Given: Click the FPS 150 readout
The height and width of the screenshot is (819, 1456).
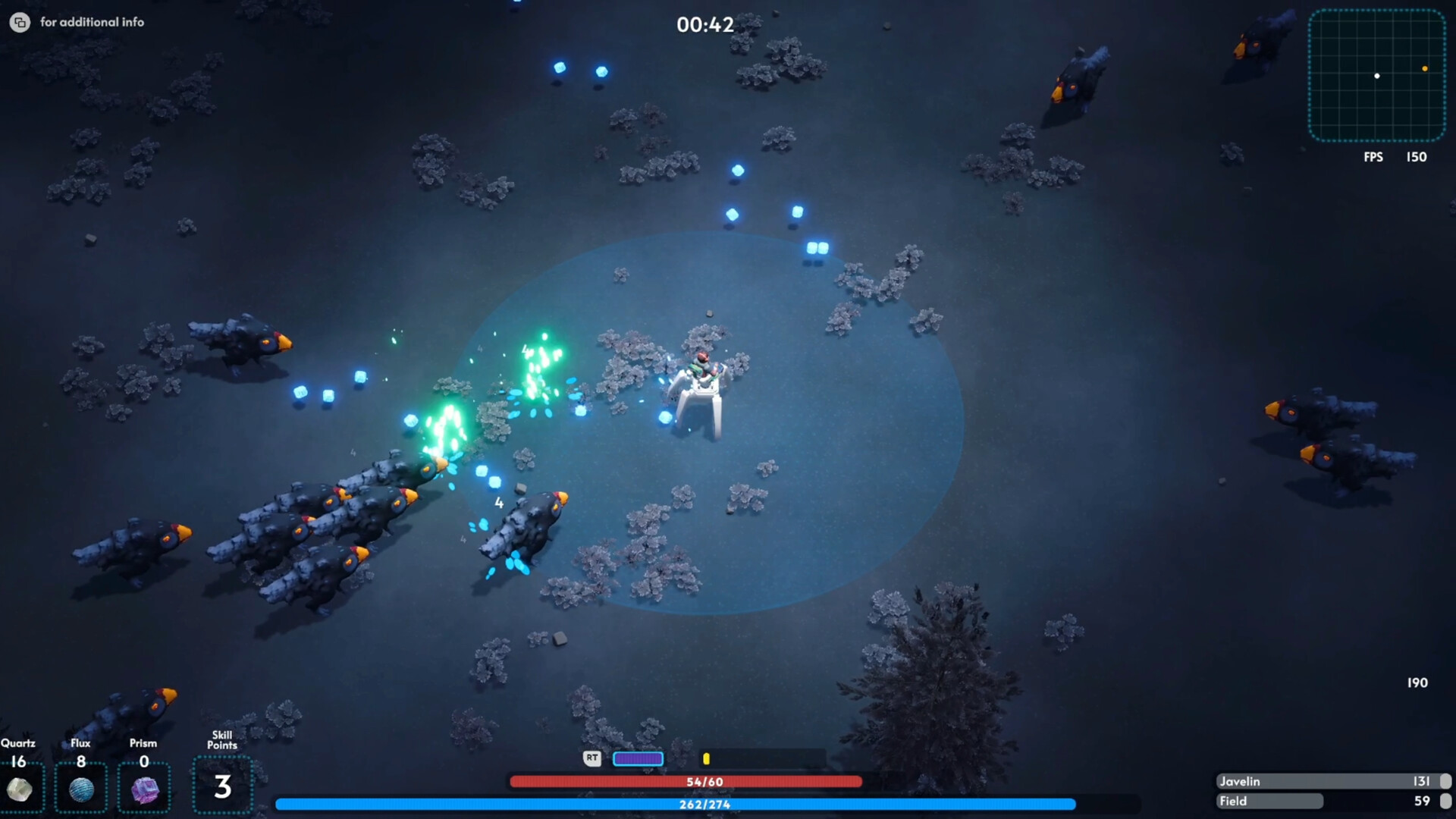Looking at the screenshot, I should pos(1394,158).
